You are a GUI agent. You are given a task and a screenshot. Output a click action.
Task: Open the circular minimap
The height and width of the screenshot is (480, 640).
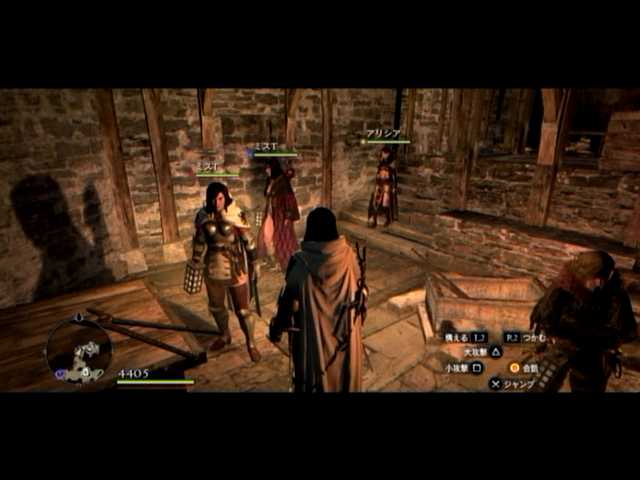coord(79,350)
